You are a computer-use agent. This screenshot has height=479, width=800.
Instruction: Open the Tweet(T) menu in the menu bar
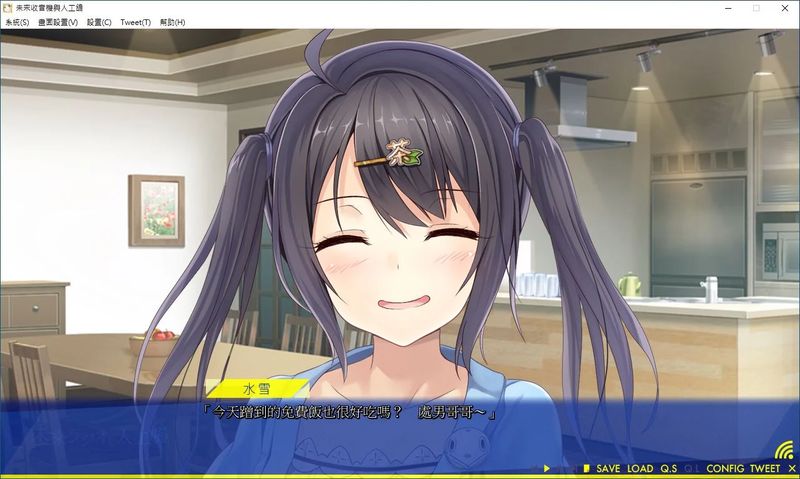tap(135, 22)
